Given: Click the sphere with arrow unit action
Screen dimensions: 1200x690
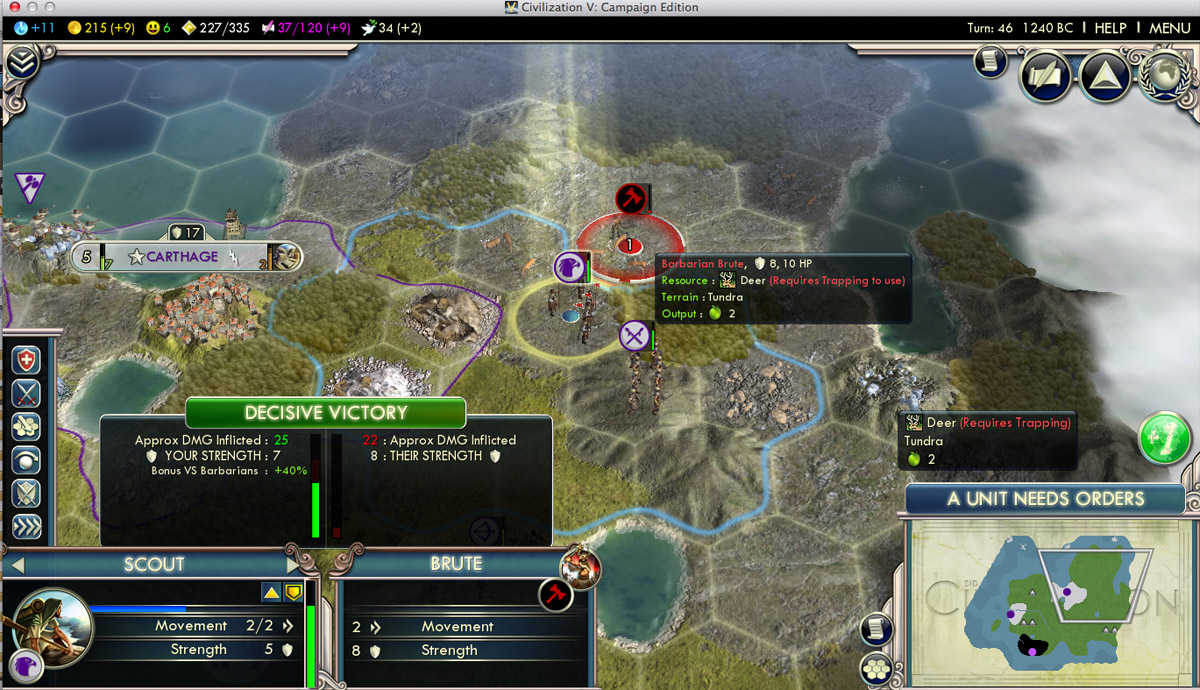Looking at the screenshot, I should click(x=26, y=460).
